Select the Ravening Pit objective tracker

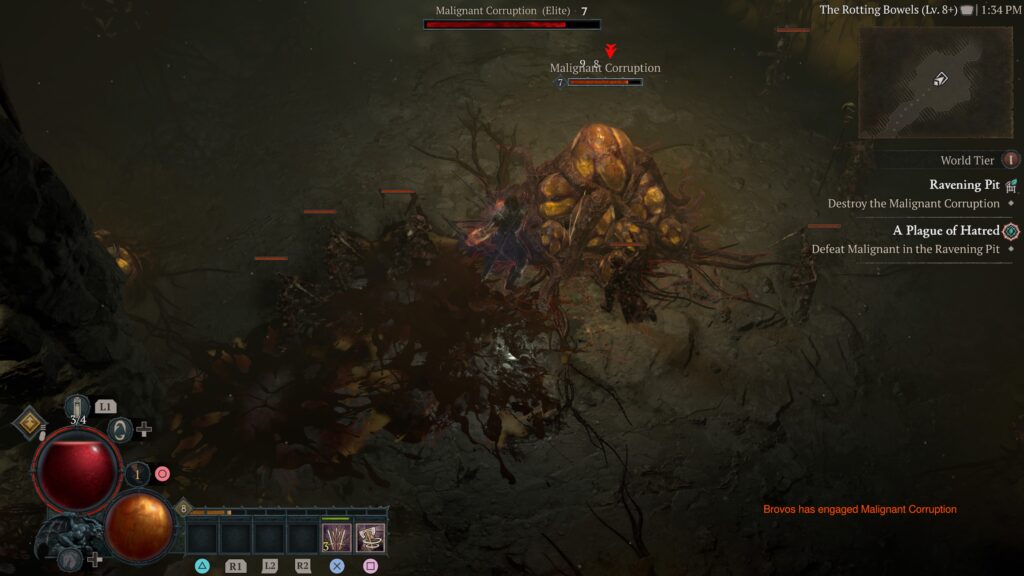963,185
